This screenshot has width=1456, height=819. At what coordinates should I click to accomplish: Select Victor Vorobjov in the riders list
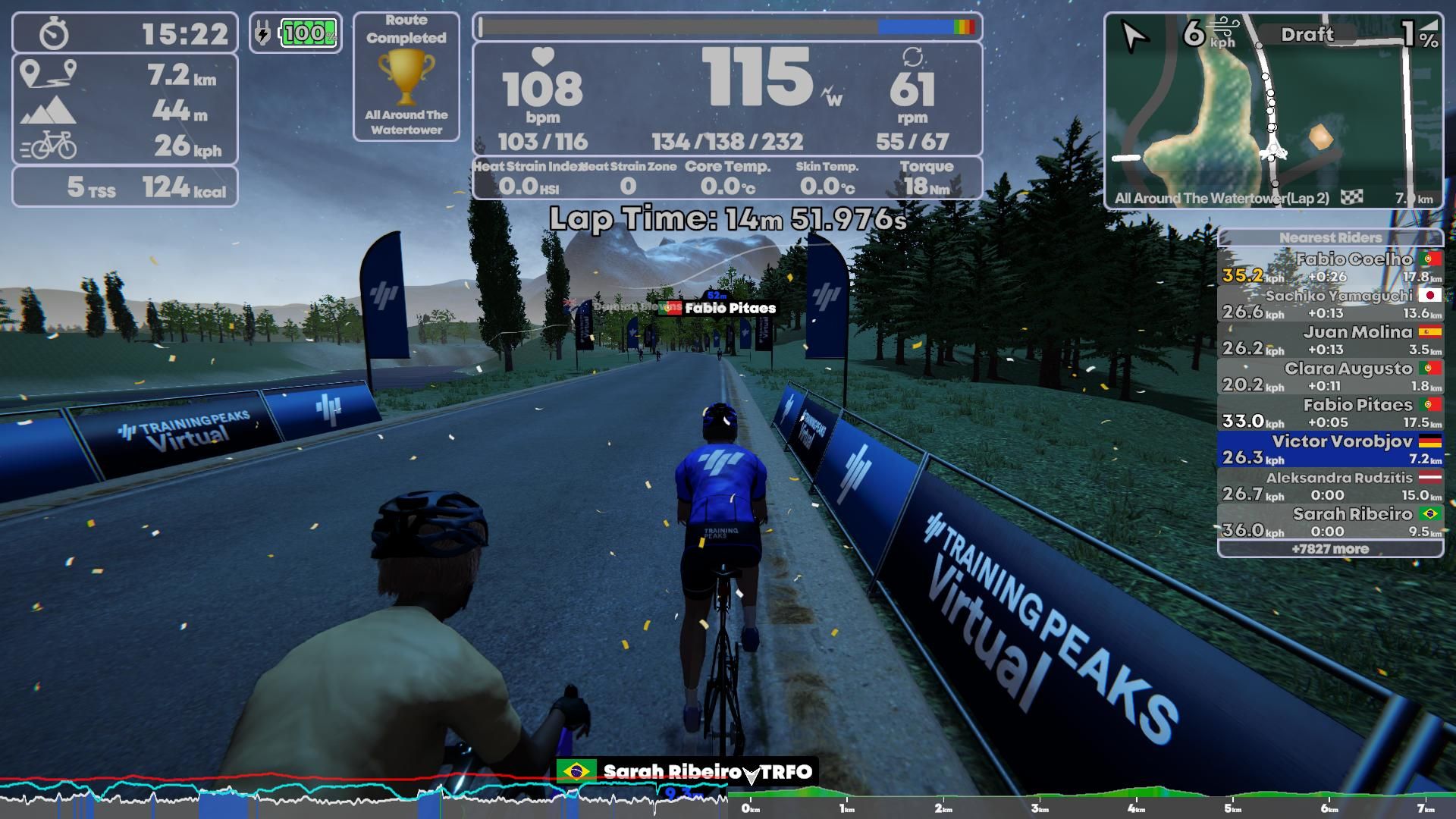click(1329, 449)
